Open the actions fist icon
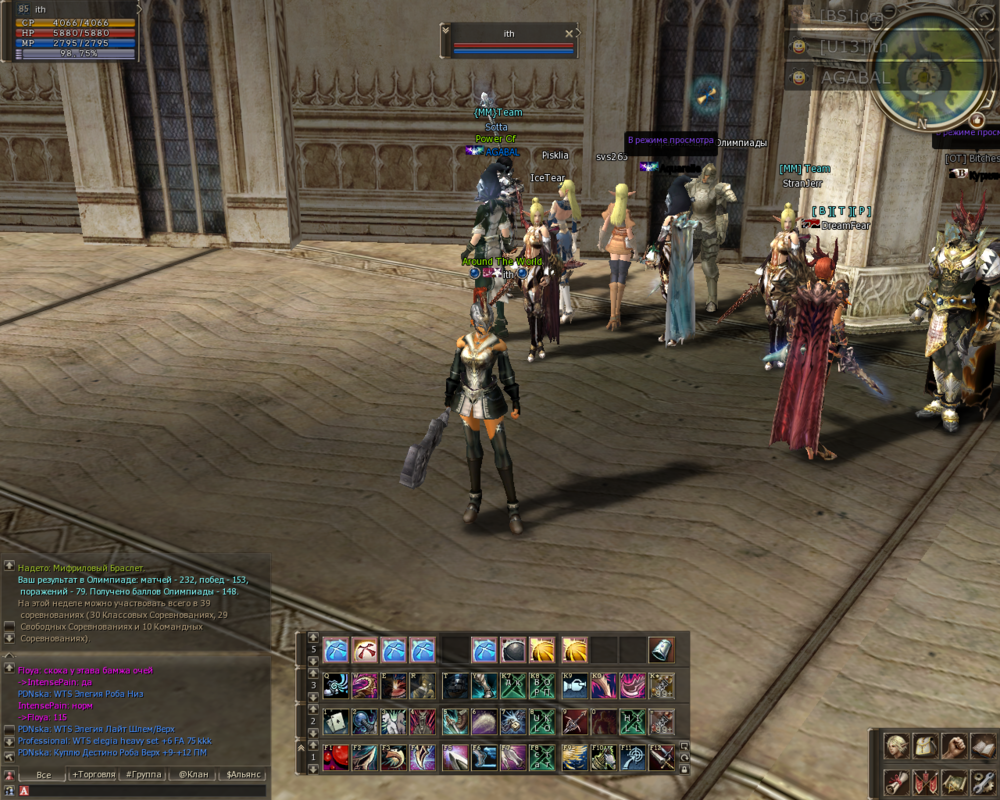 954,745
